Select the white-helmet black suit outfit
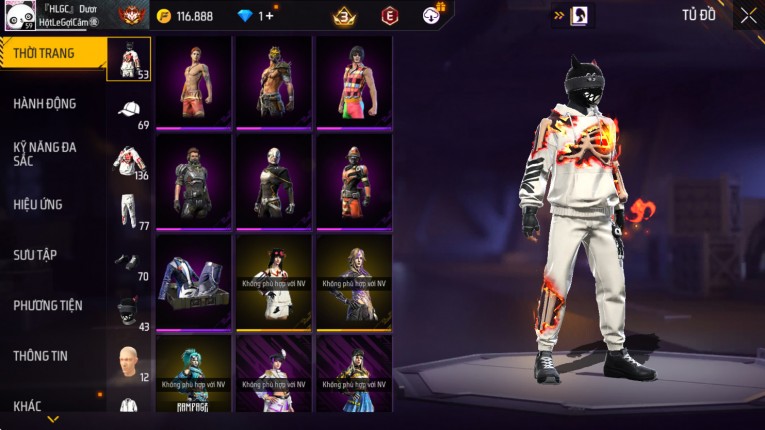Image resolution: width=765 pixels, height=430 pixels. coord(274,181)
